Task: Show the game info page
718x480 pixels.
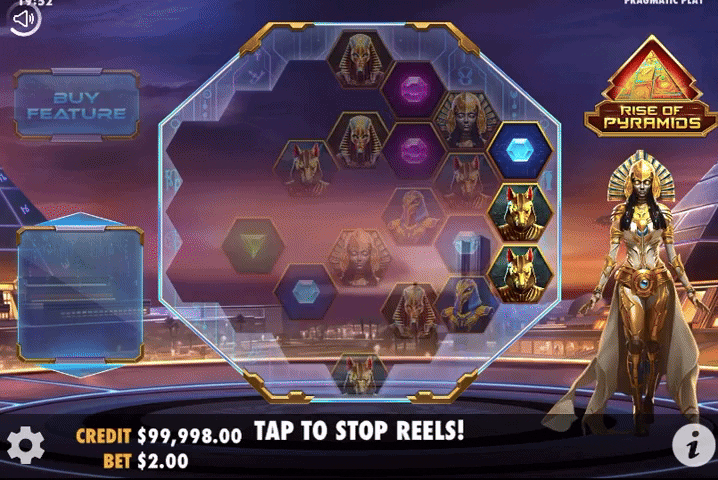Action: click(692, 443)
